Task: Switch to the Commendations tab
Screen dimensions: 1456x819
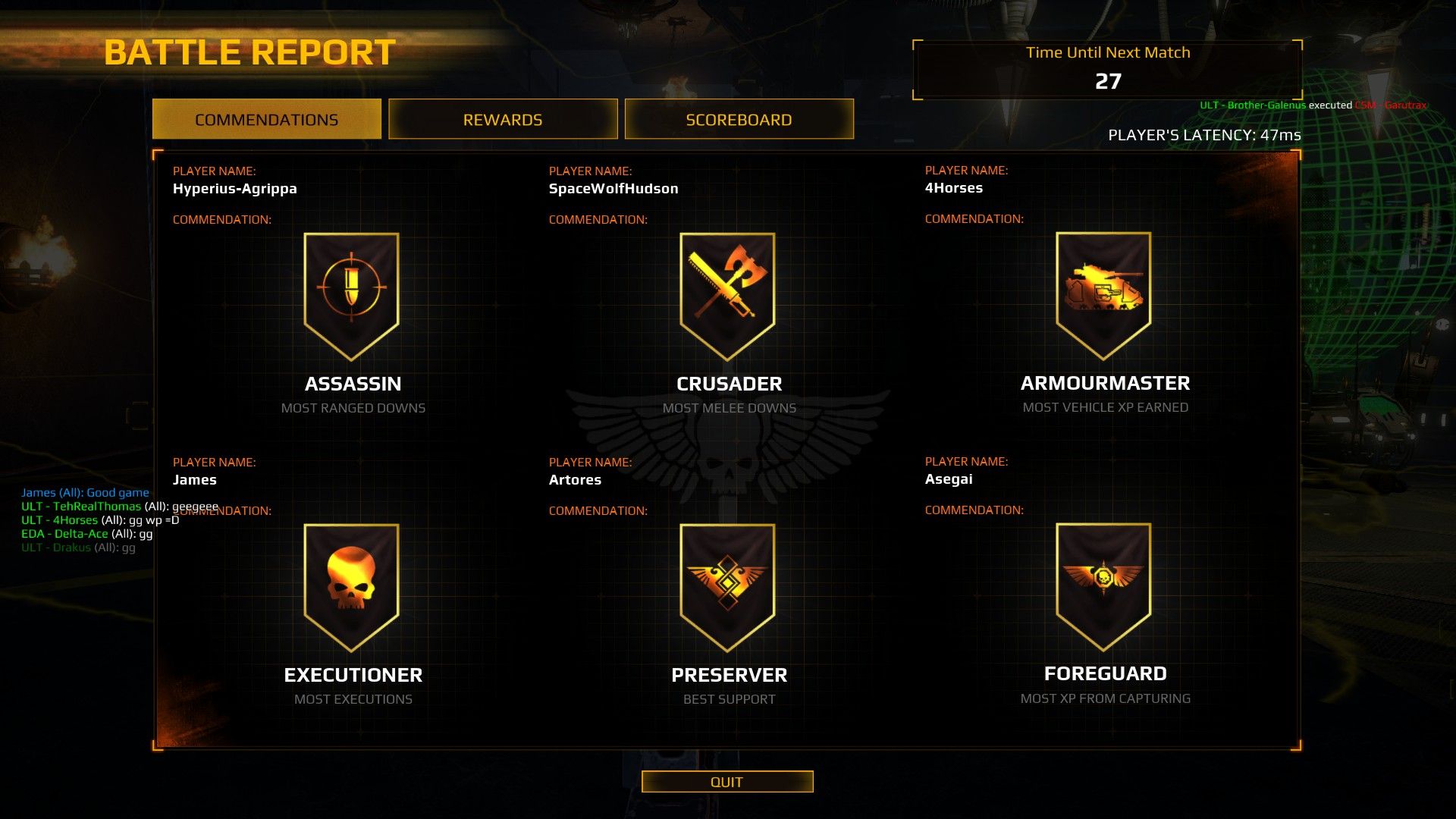Action: (x=266, y=120)
